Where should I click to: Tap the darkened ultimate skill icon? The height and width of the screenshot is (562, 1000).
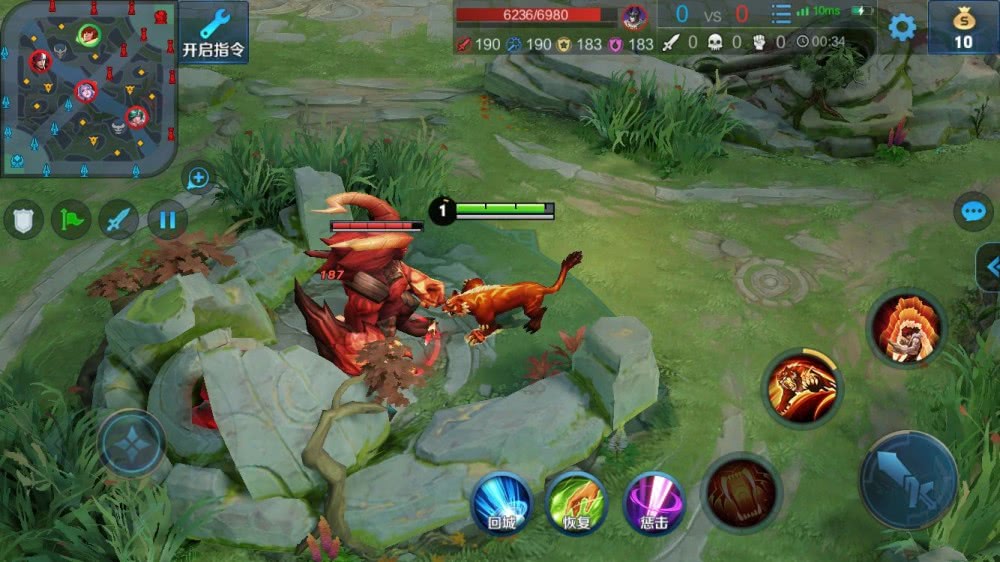(x=740, y=492)
